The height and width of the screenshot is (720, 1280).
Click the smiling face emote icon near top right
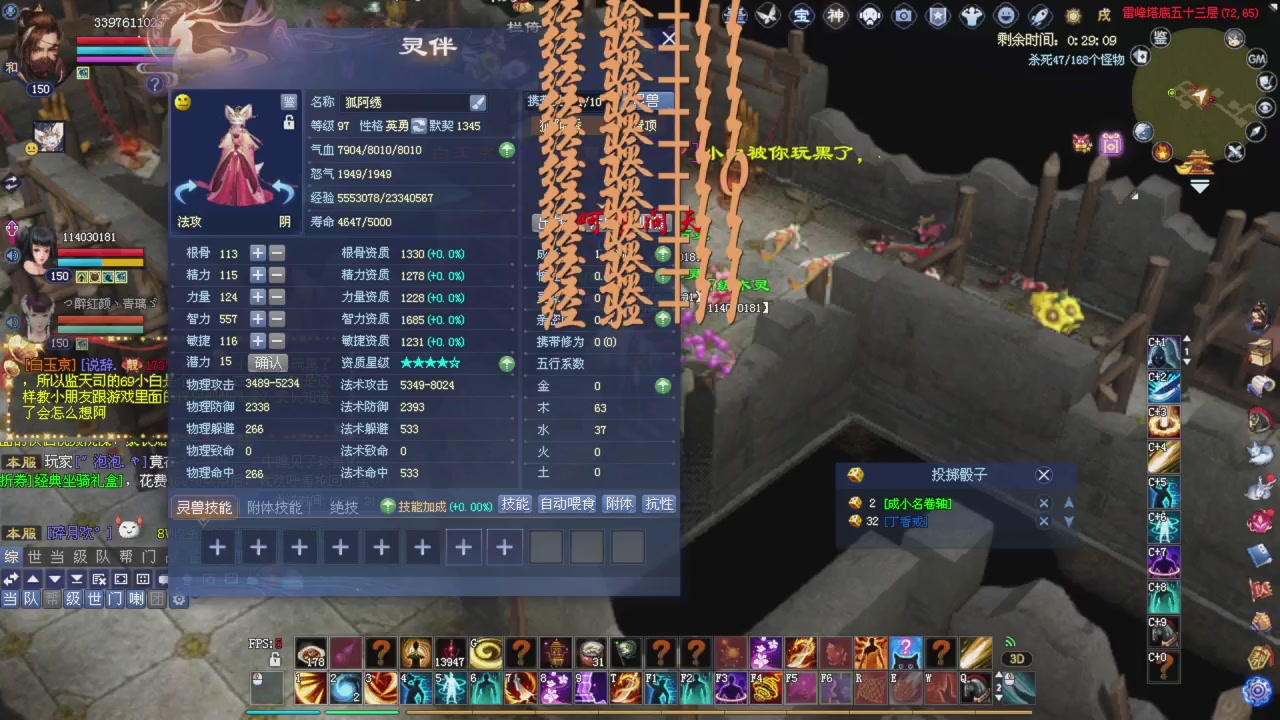click(x=1006, y=15)
